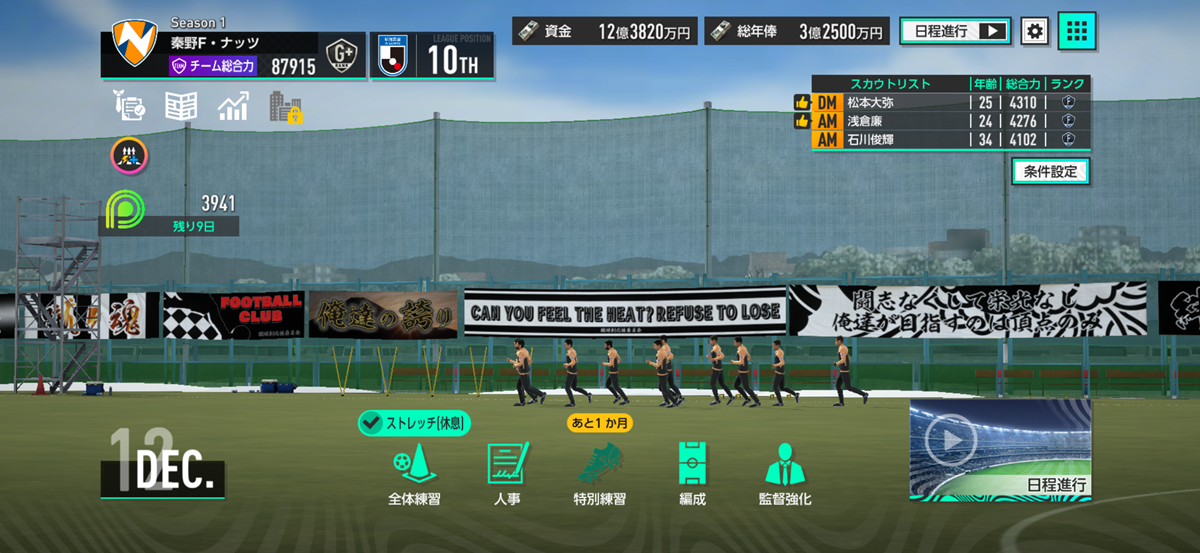Click the locked buildings icon
The width and height of the screenshot is (1200, 553).
pos(286,107)
